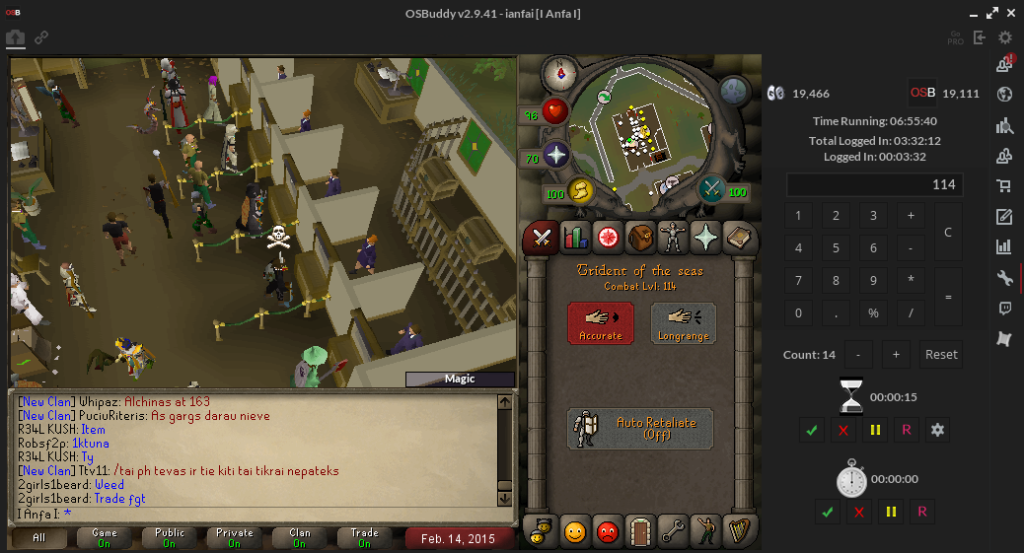Click the calculator's C clear button
Viewport: 1024px width, 553px height.
point(948,232)
